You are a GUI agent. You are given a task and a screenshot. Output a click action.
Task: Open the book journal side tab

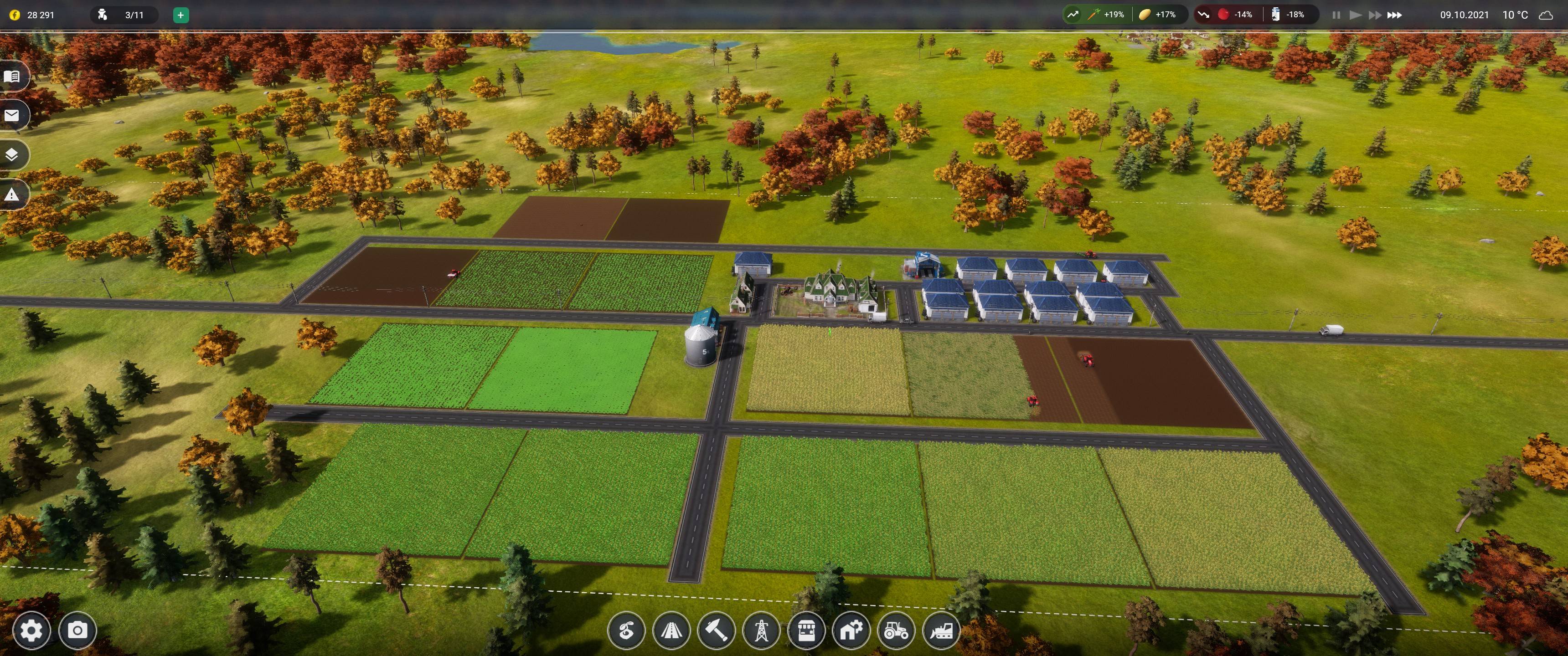[x=12, y=77]
